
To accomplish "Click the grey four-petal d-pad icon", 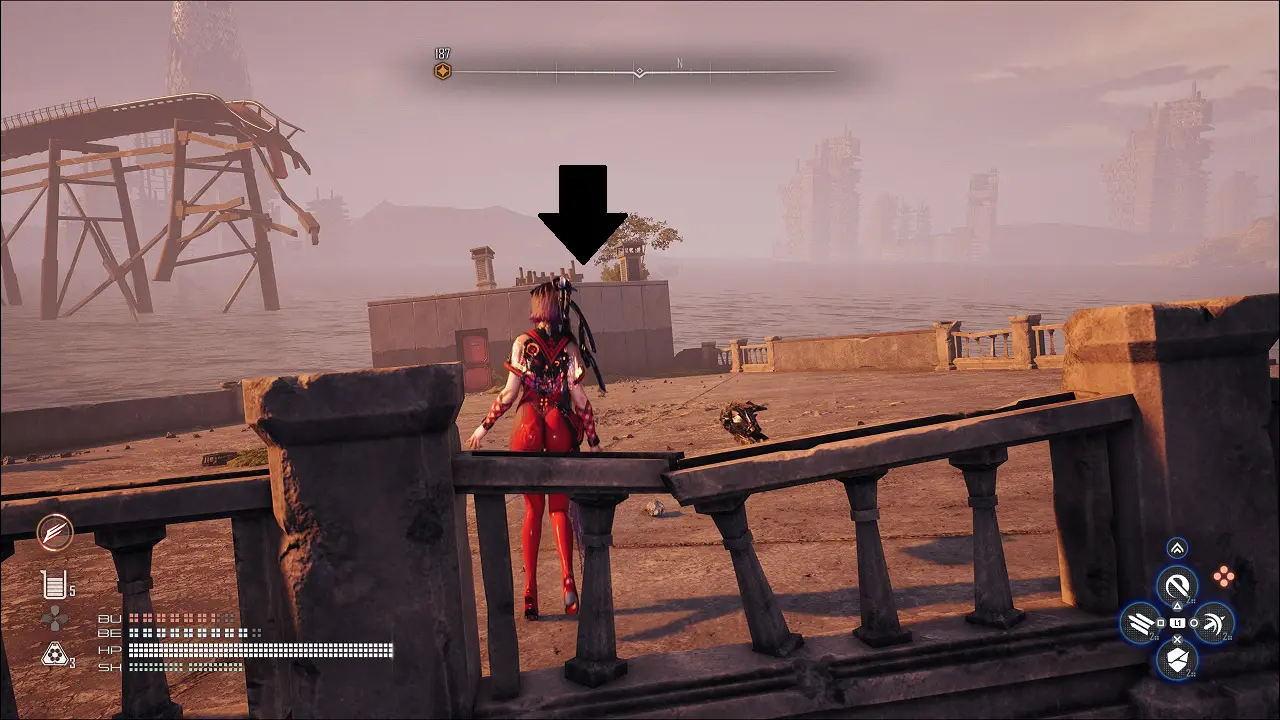I will 54,619.
